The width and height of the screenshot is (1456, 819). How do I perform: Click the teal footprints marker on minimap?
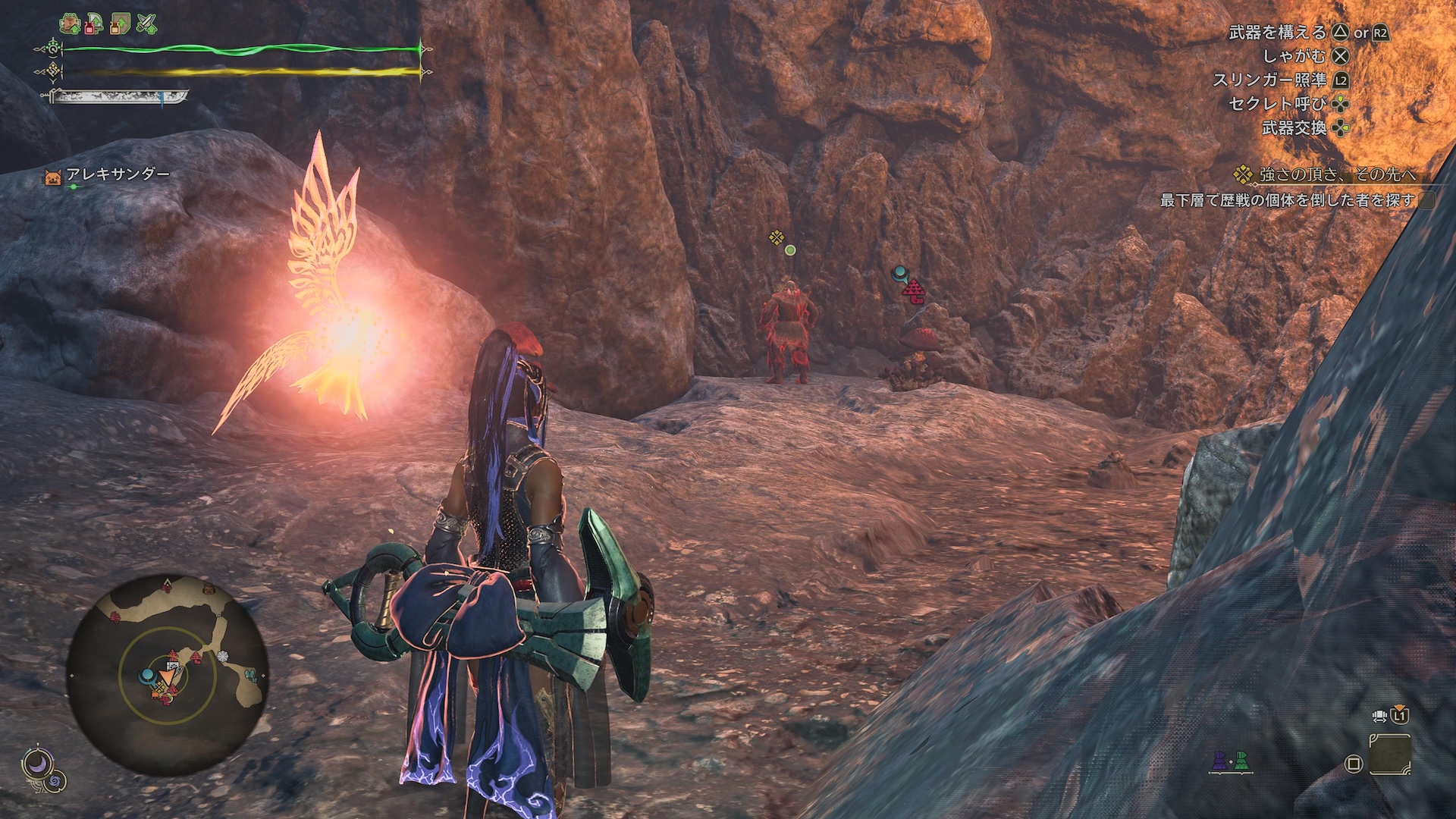pos(250,673)
